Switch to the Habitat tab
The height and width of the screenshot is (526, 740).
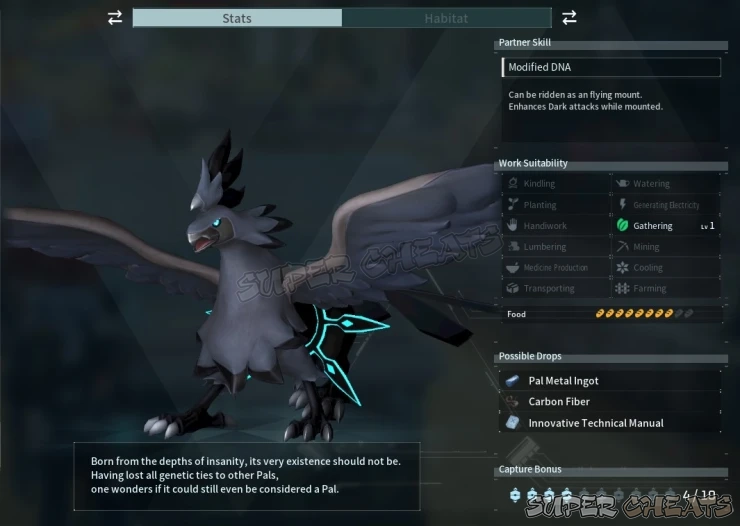pyautogui.click(x=446, y=18)
